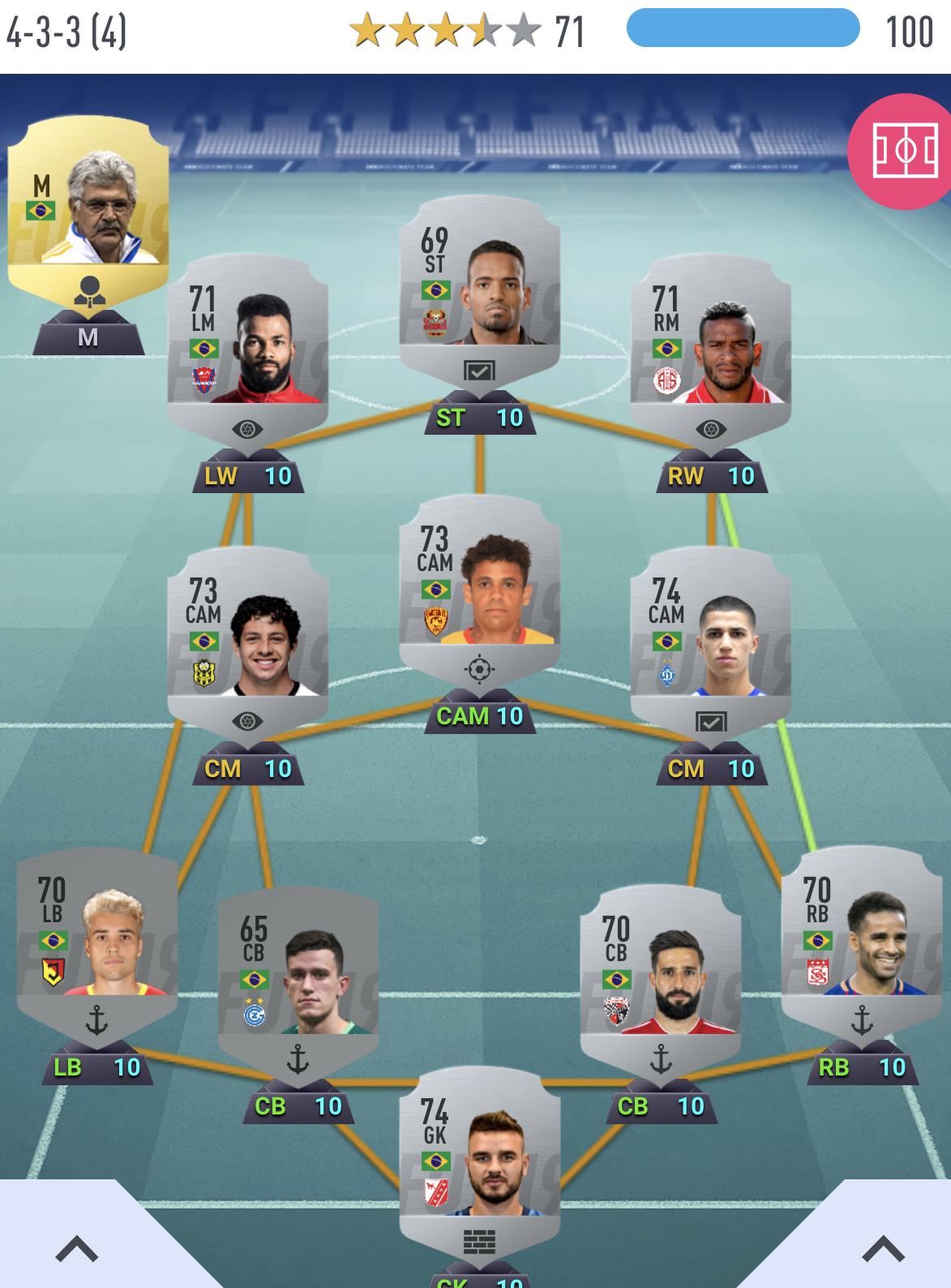This screenshot has width=951, height=1288.
Task: Open the 4-3-3 (4) formation selector
Action: [x=66, y=32]
